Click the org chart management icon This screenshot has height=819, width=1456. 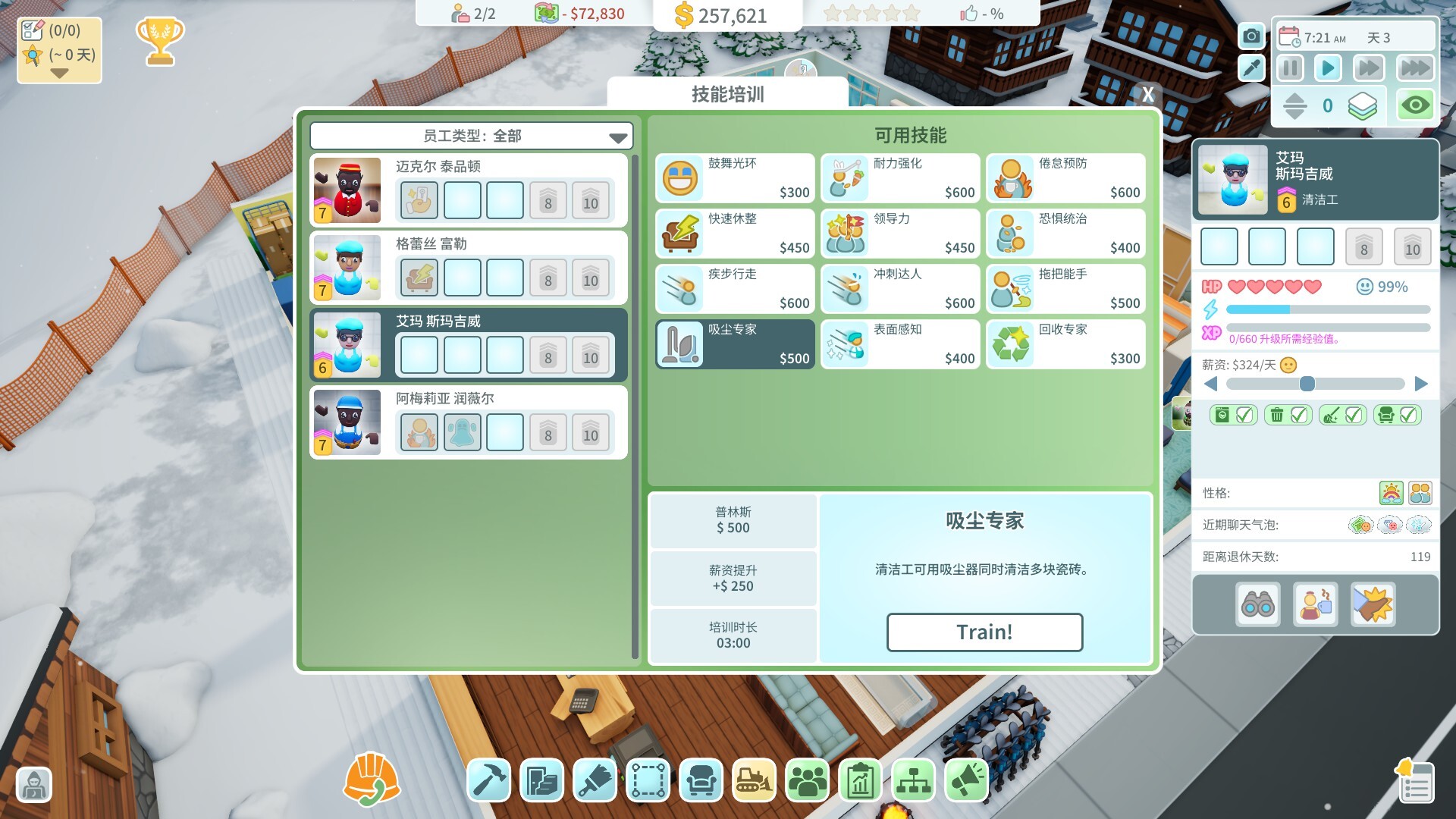click(x=912, y=780)
